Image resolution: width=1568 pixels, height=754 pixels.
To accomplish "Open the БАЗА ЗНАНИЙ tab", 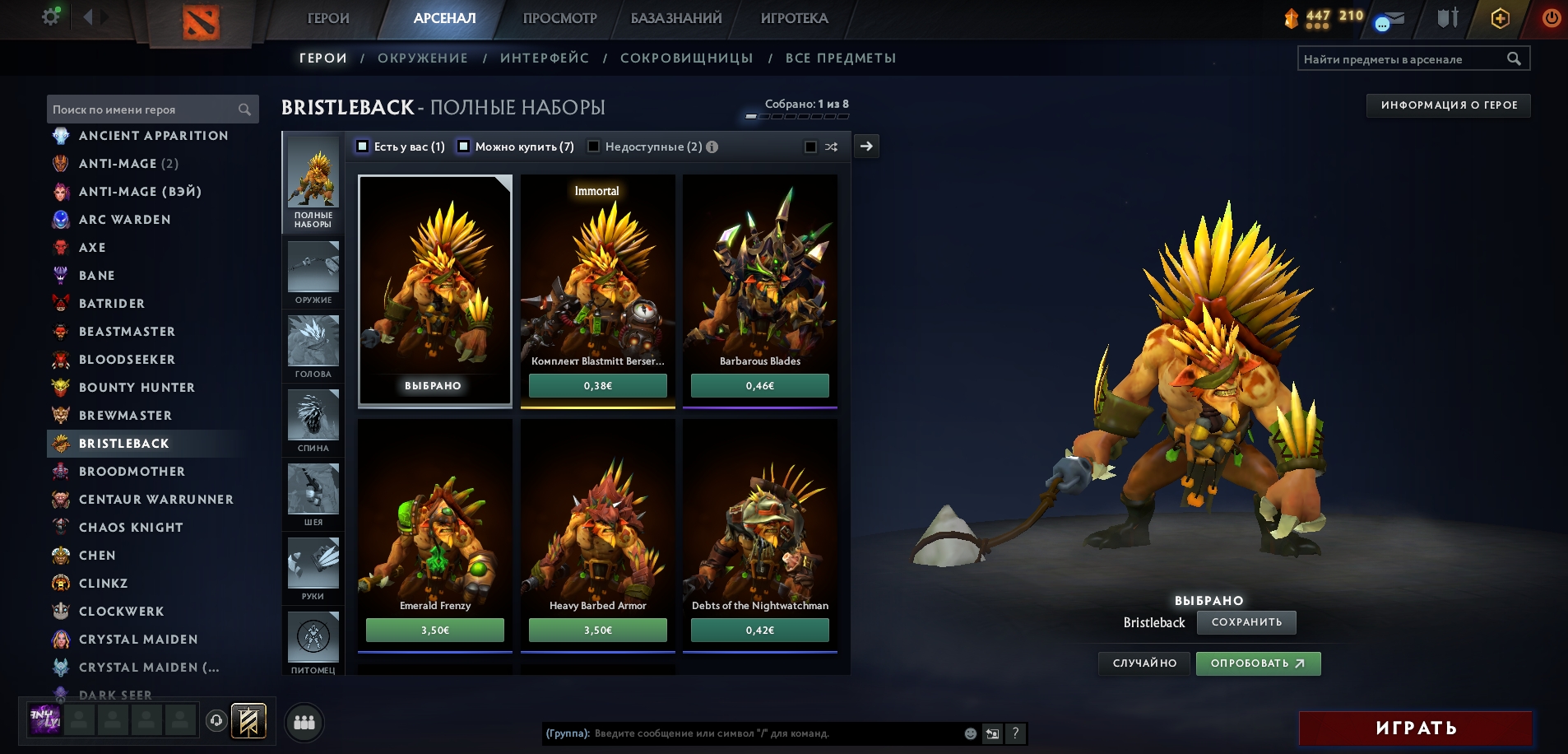I will [x=675, y=18].
